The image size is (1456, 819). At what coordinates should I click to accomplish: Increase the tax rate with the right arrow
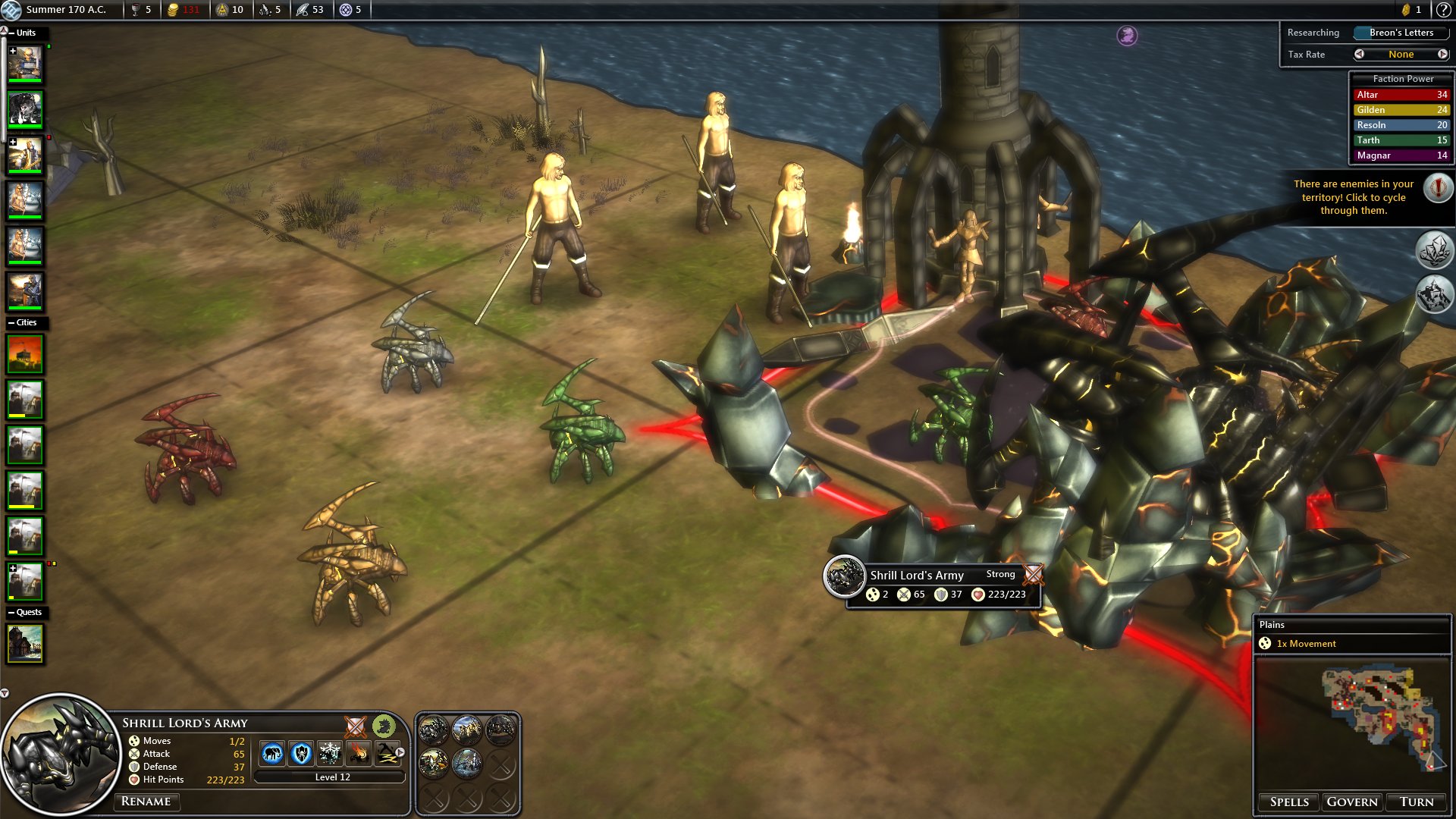[x=1442, y=54]
